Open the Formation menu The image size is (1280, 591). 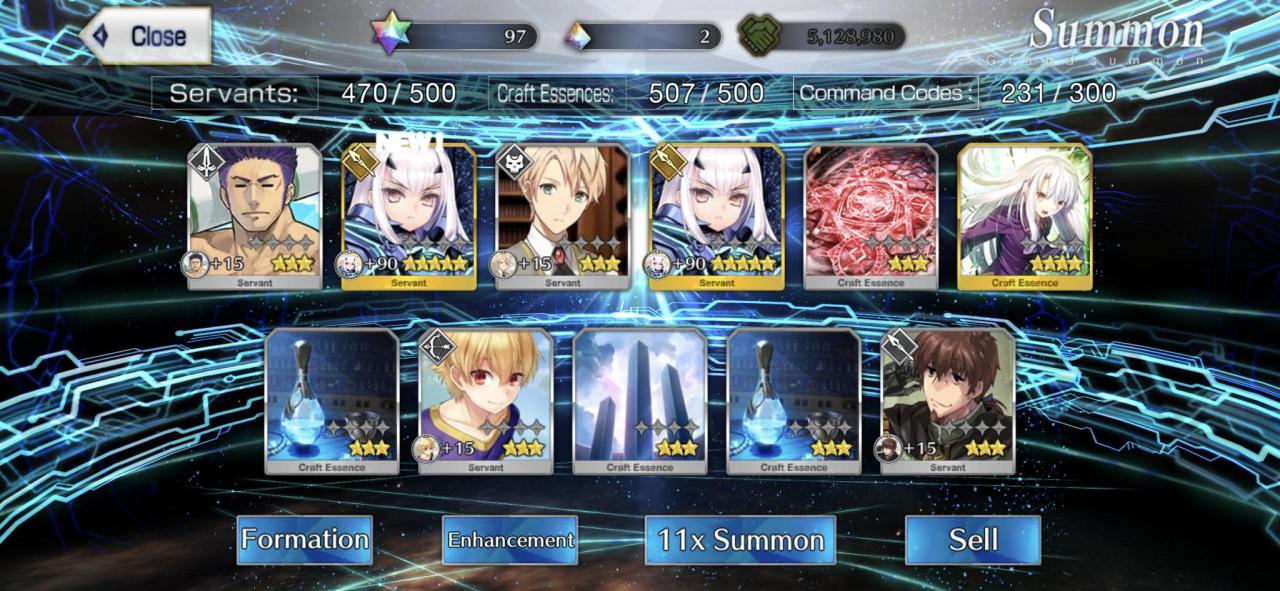point(305,540)
